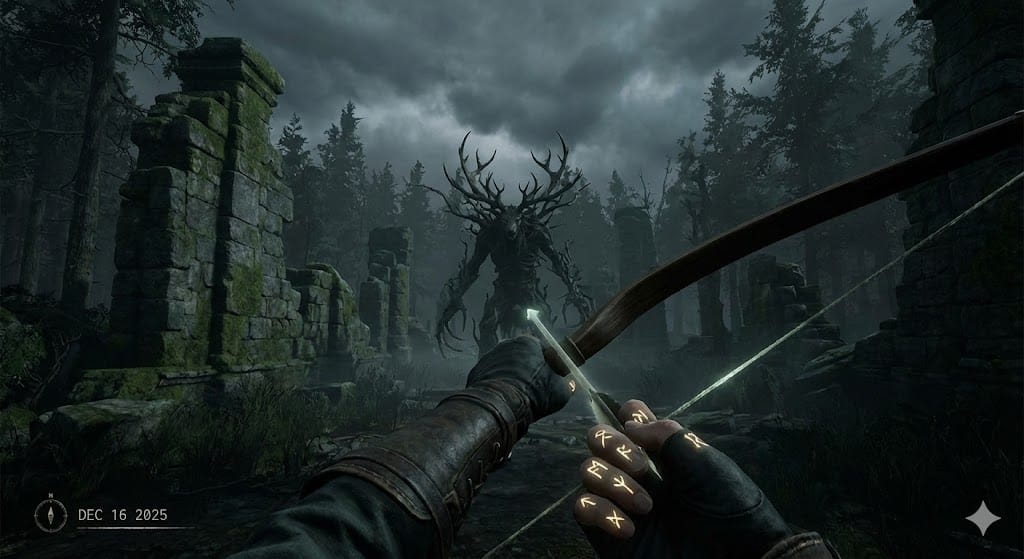This screenshot has width=1024, height=559.
Task: Click the compass icon beside the date
Action: (50, 514)
